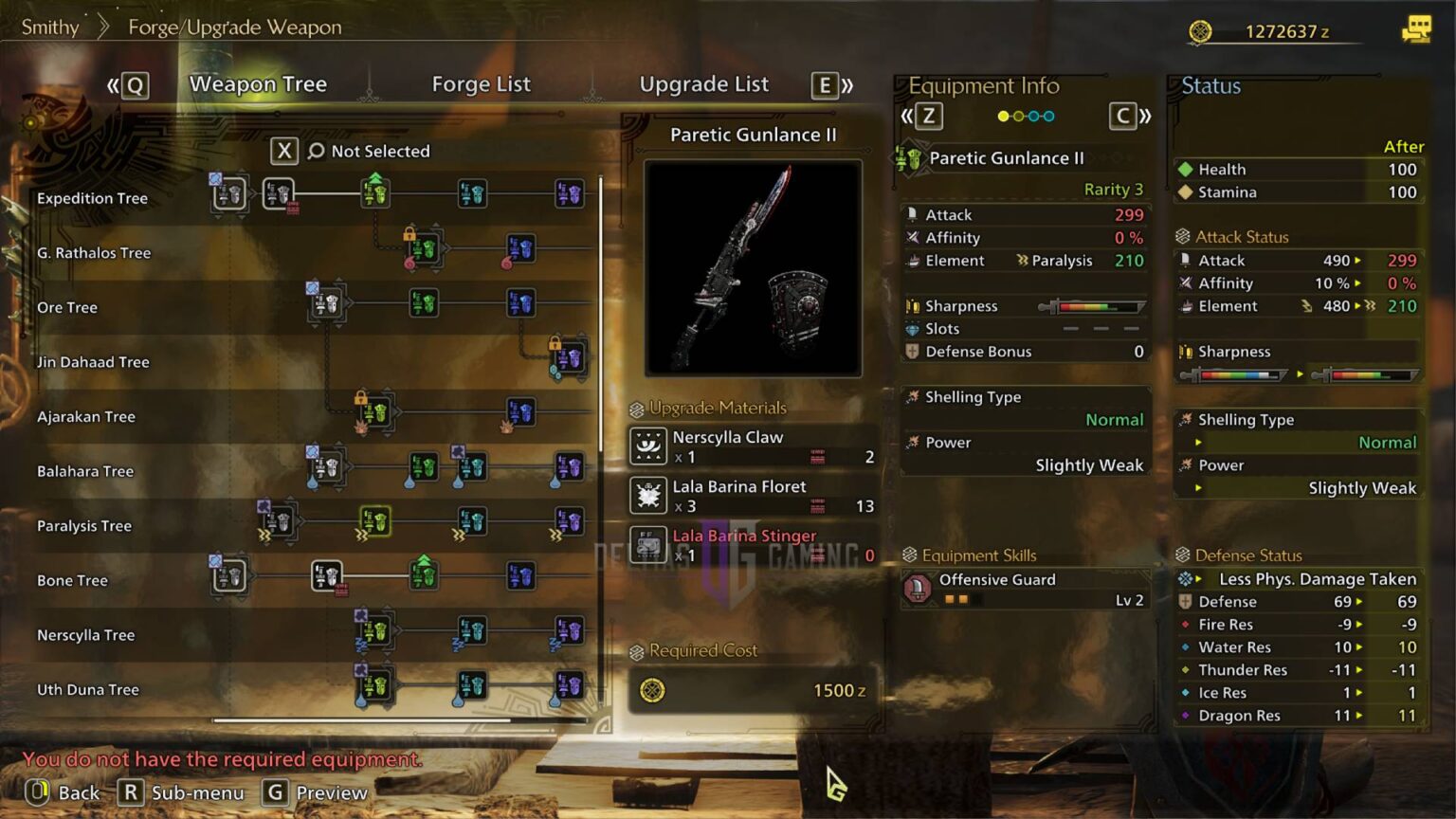Click the zenny coin icon beside 1272637 z

point(1197,30)
